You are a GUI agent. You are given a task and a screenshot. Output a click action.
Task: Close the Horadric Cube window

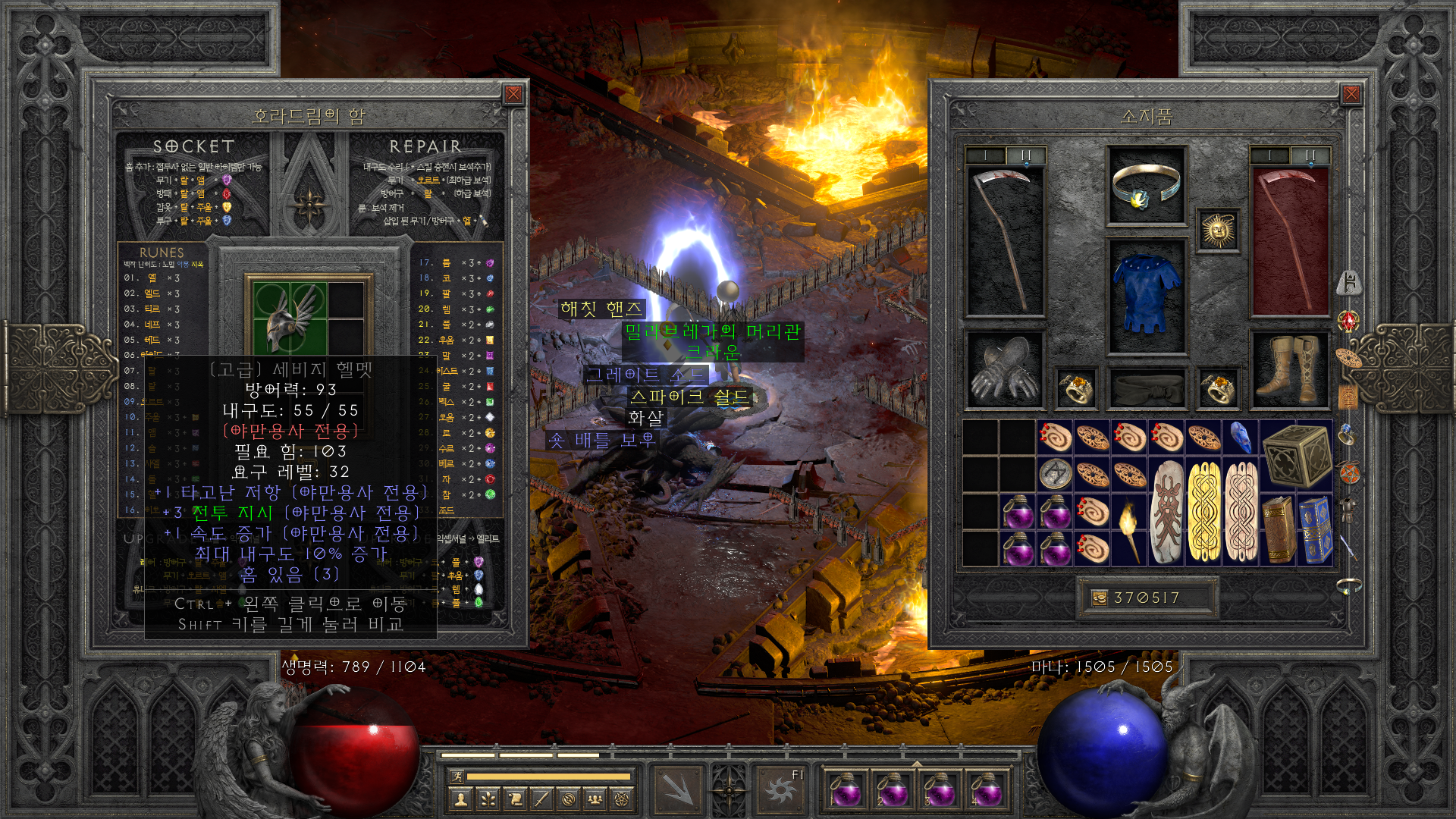click(513, 94)
